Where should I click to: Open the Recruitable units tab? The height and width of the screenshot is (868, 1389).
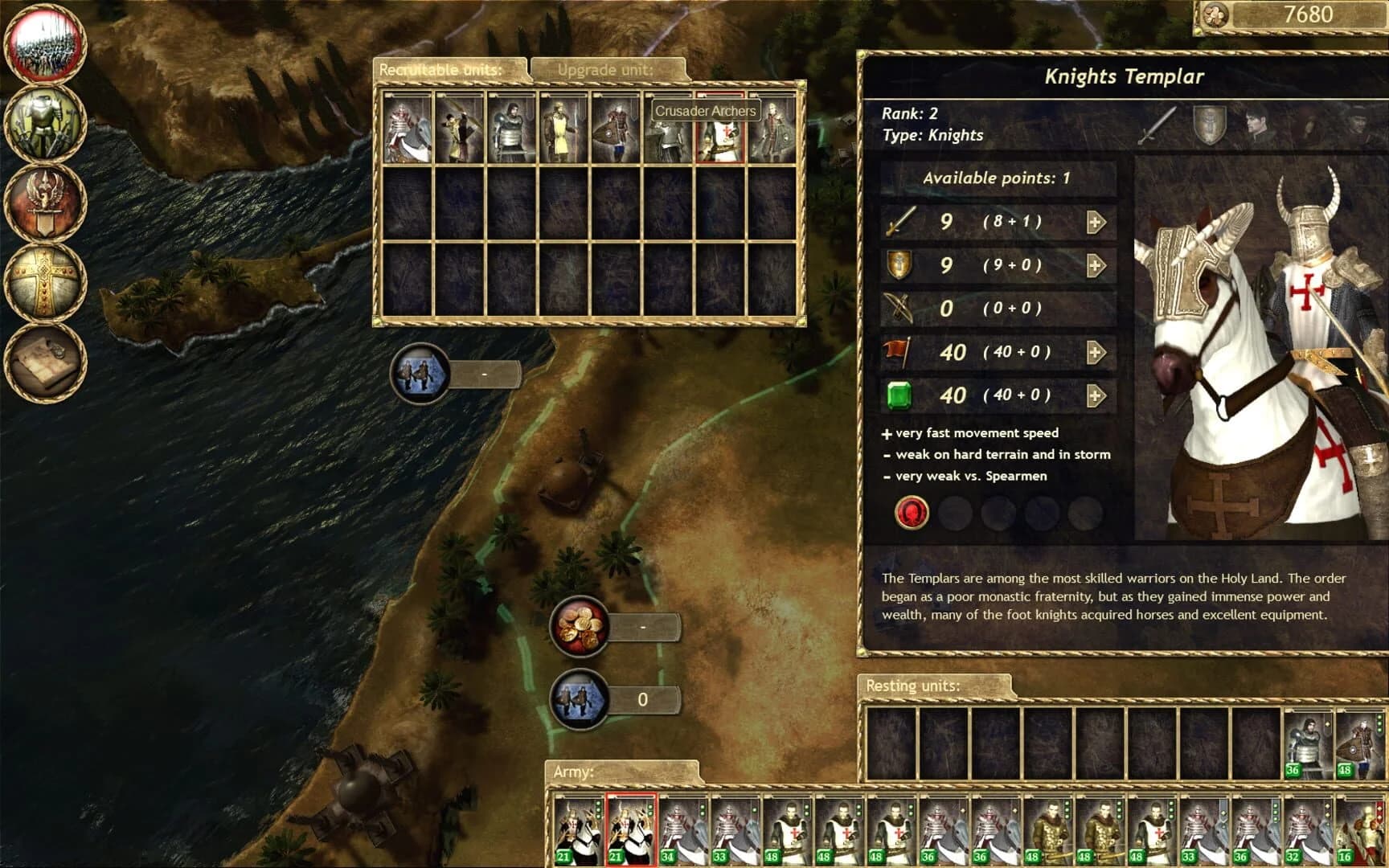point(440,70)
